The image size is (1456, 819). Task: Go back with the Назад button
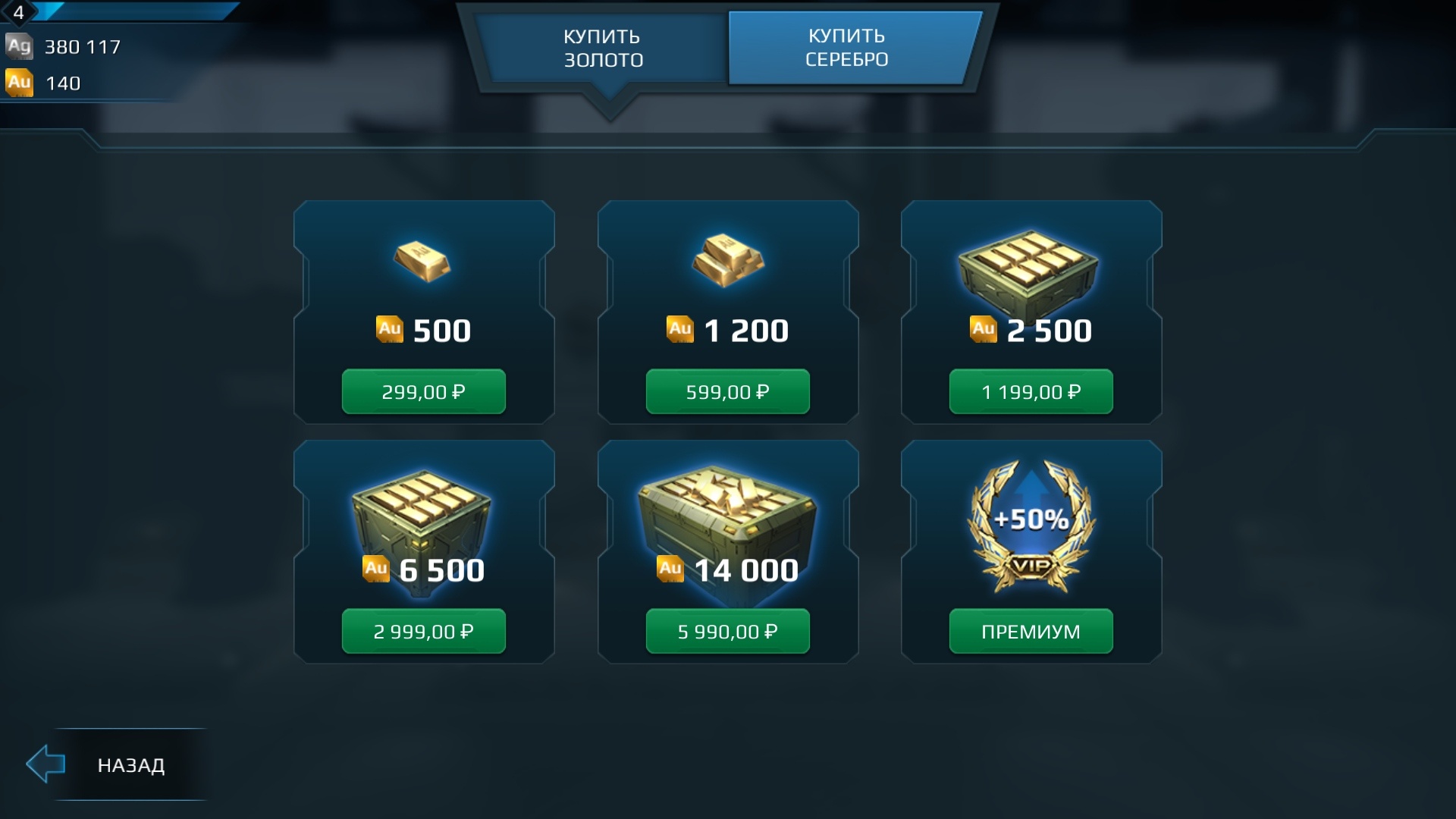coord(114,764)
